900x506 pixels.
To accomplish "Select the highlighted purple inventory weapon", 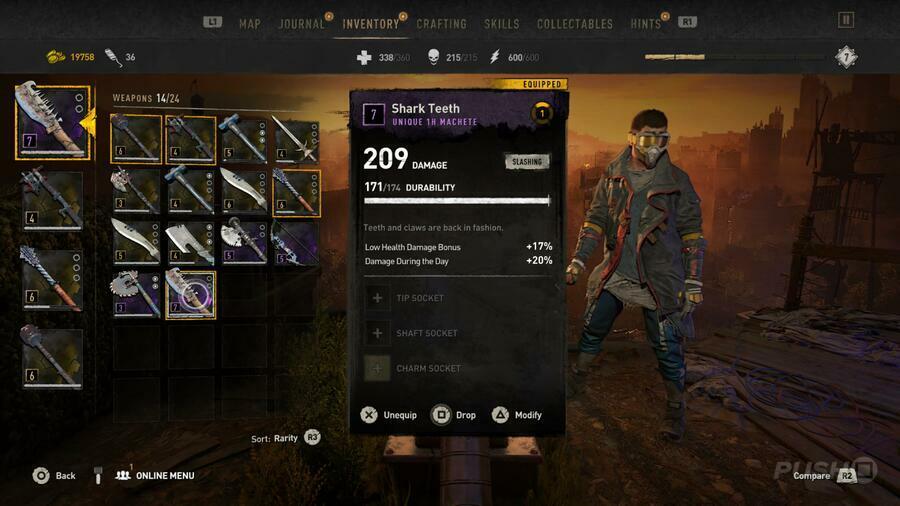I will coord(190,295).
